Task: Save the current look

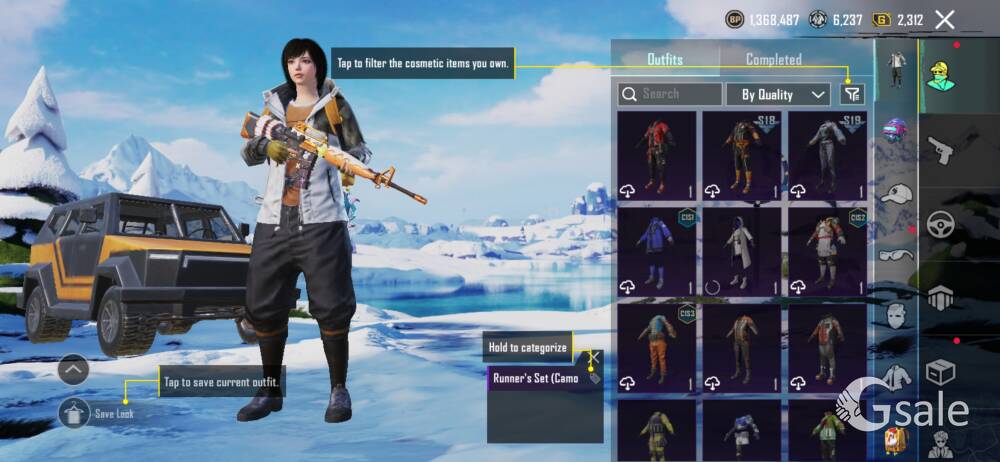Action: (x=75, y=411)
